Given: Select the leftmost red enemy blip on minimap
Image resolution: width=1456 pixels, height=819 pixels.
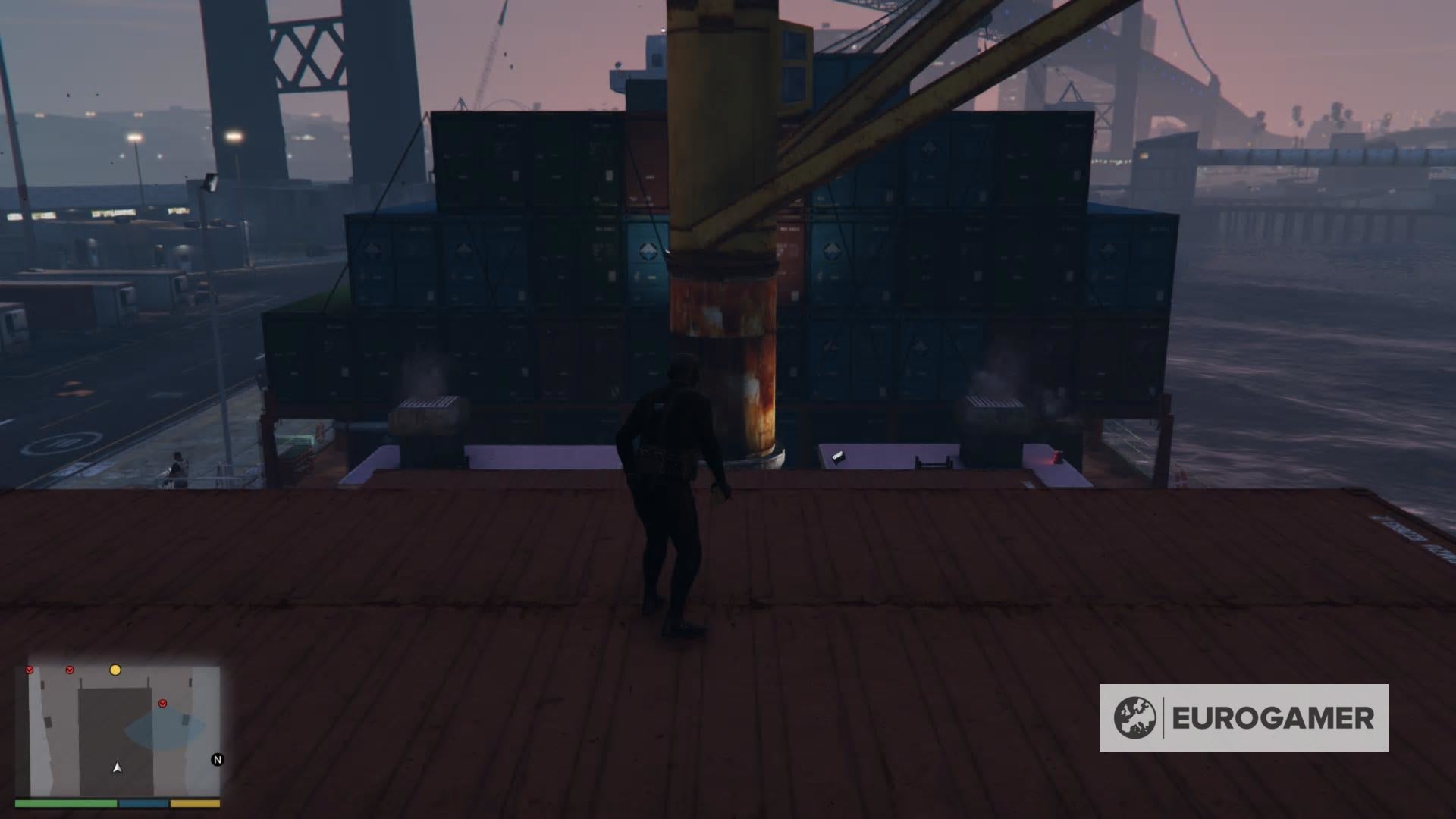Looking at the screenshot, I should tap(29, 670).
